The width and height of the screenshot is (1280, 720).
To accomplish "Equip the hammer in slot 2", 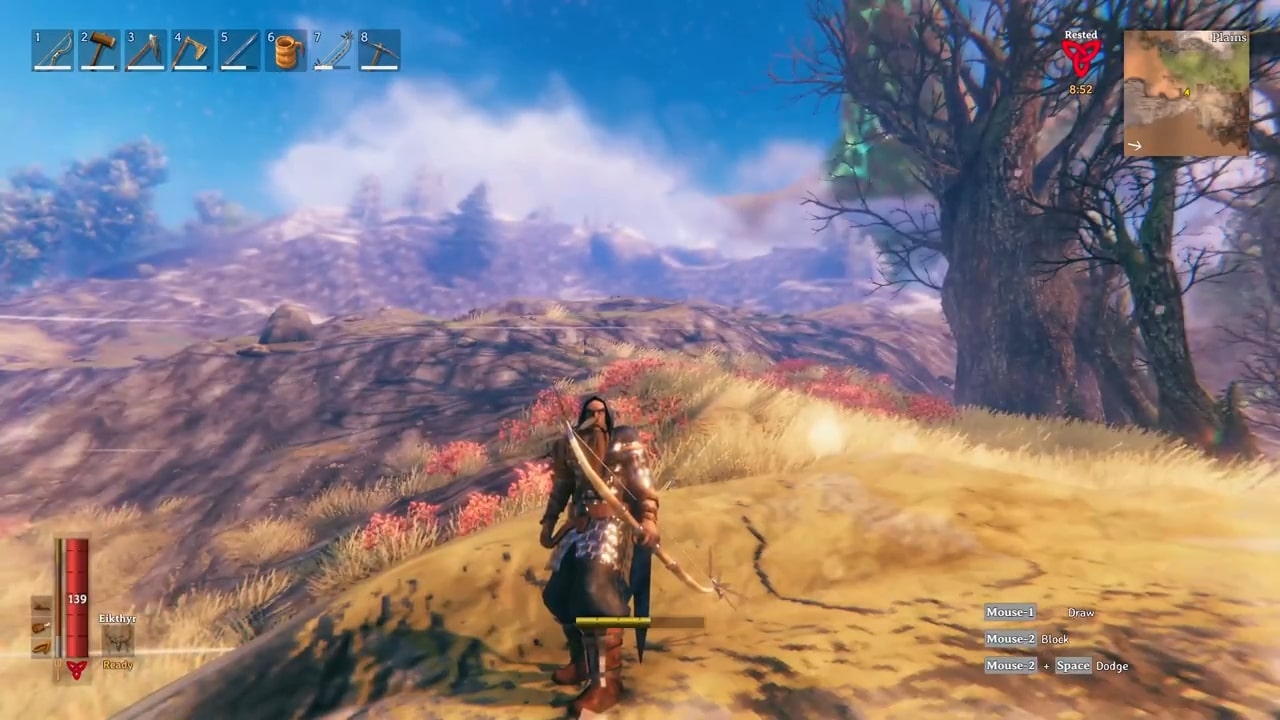I will point(99,50).
